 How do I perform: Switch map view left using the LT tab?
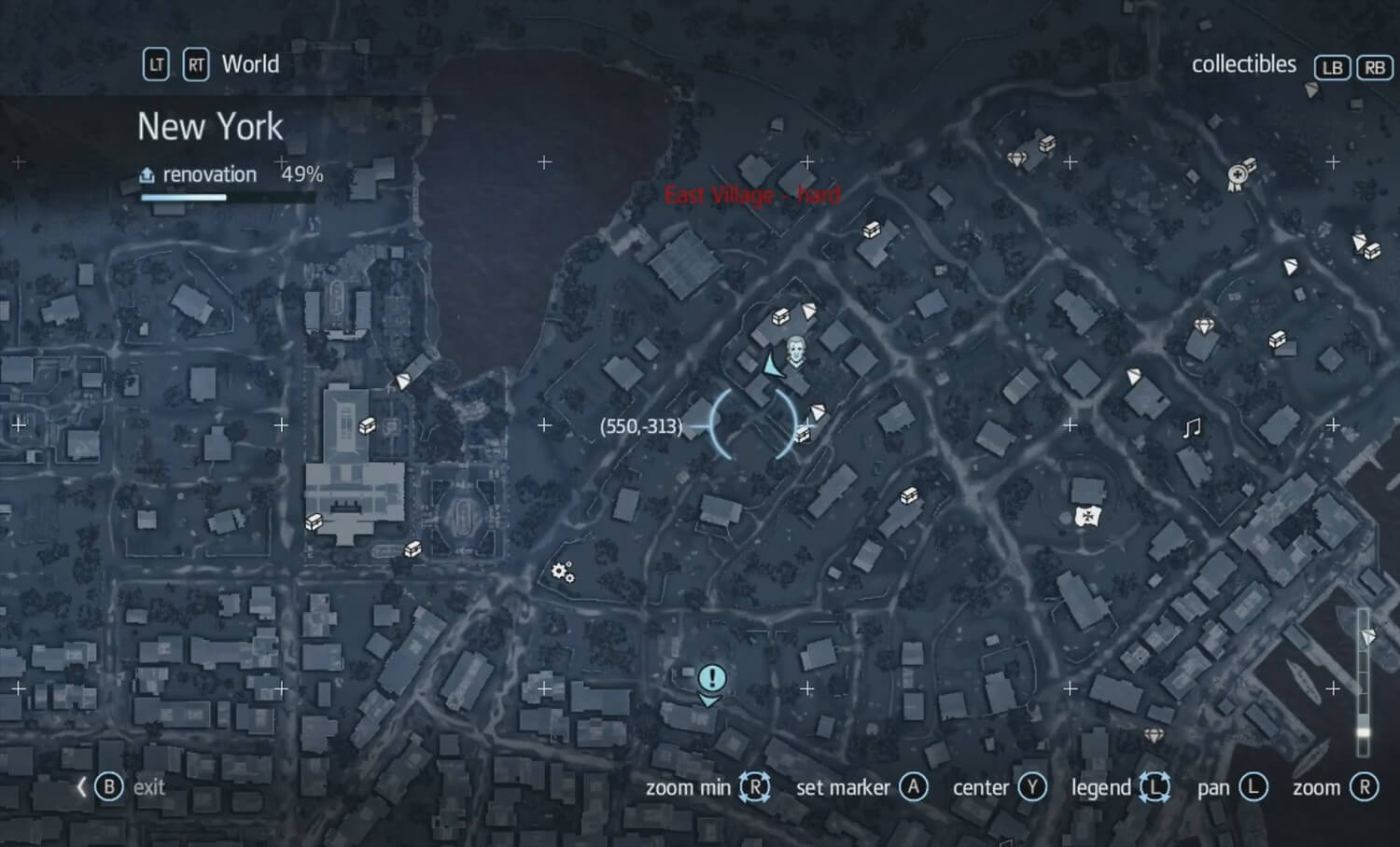coord(155,64)
